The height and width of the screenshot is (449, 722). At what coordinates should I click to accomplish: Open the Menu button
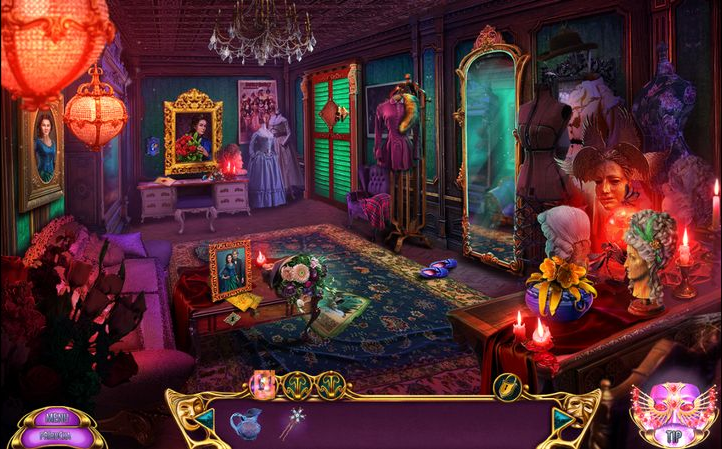coord(56,416)
